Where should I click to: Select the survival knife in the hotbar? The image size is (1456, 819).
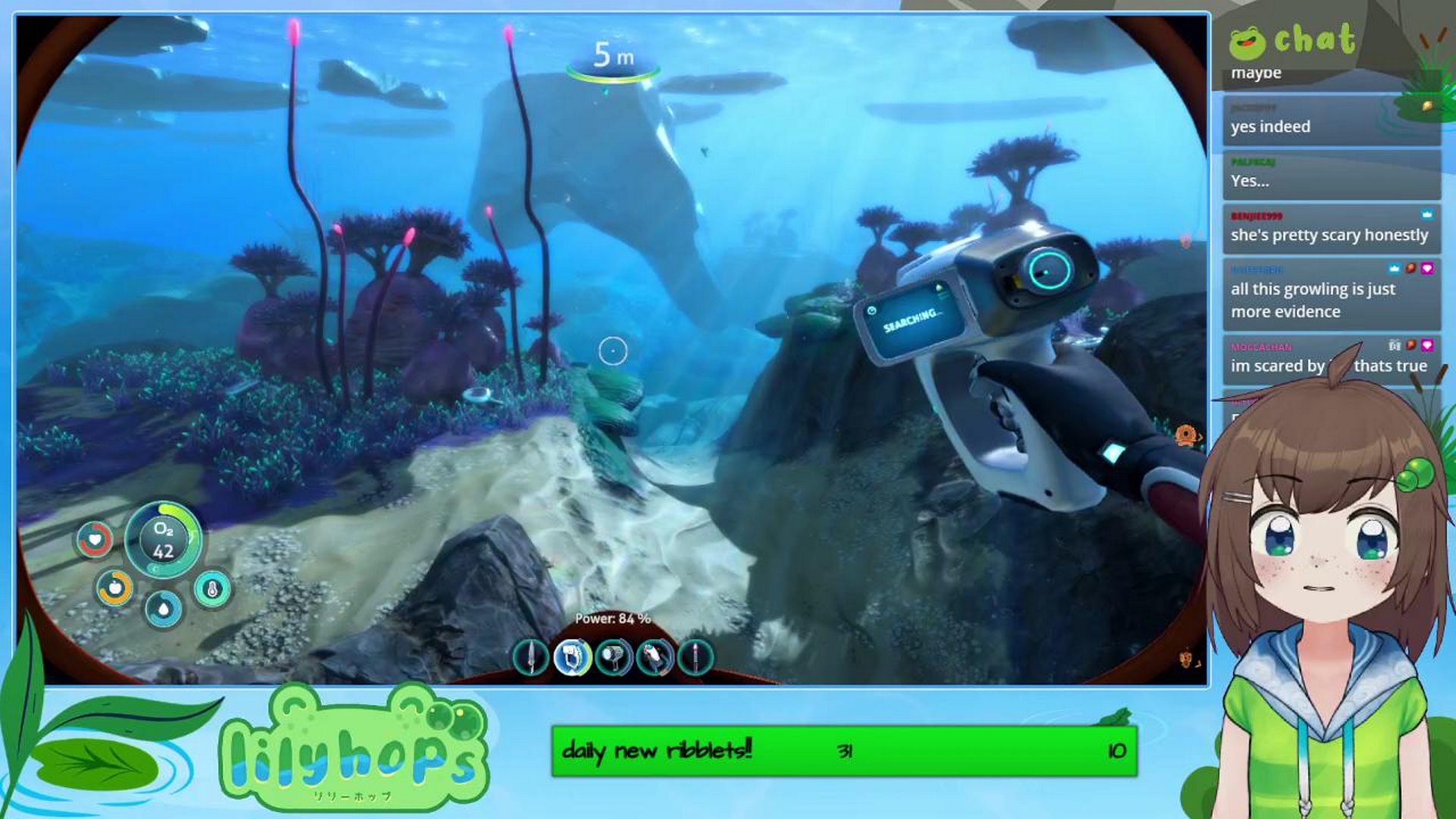click(531, 659)
